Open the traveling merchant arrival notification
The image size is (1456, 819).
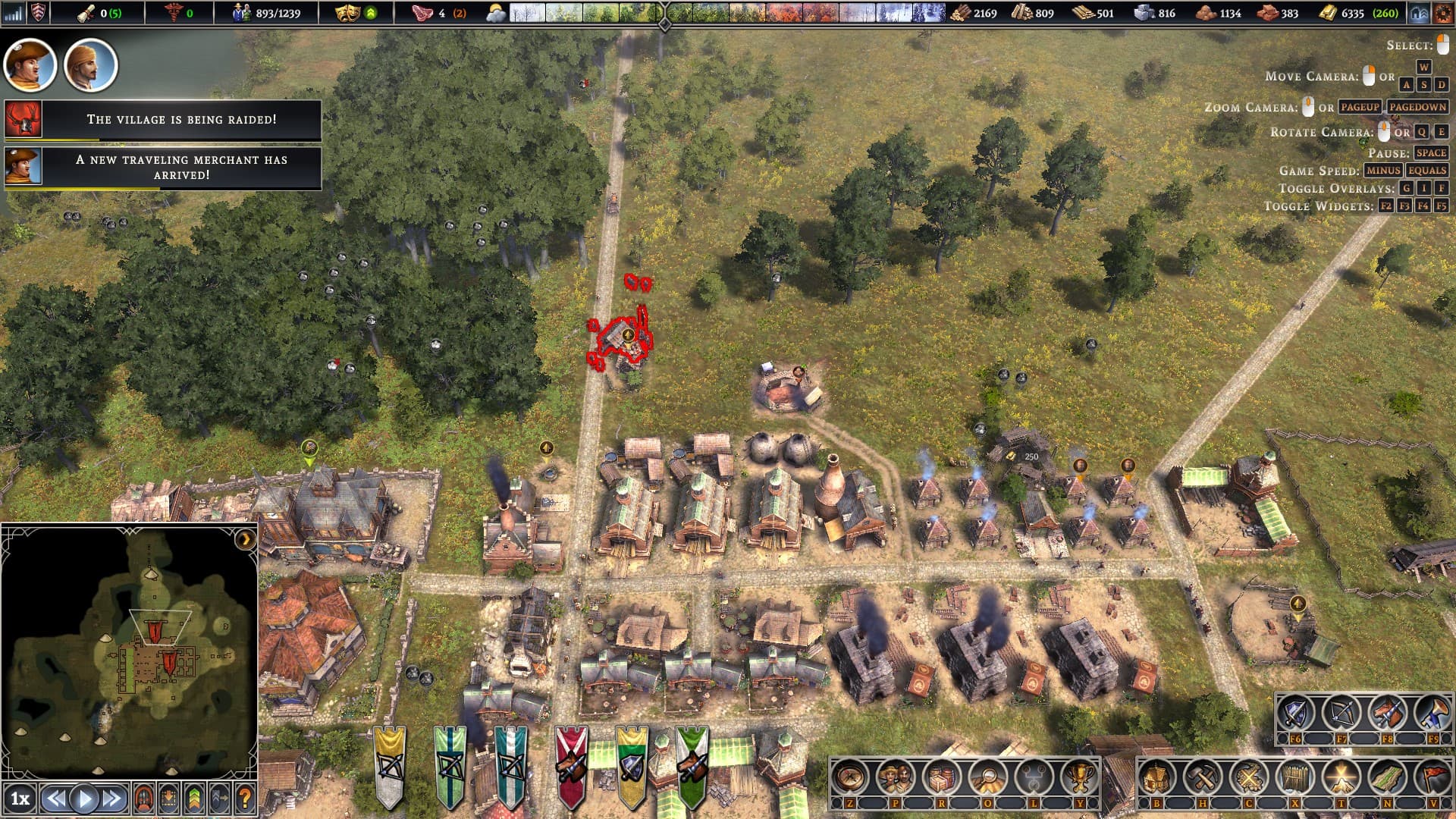coord(181,167)
